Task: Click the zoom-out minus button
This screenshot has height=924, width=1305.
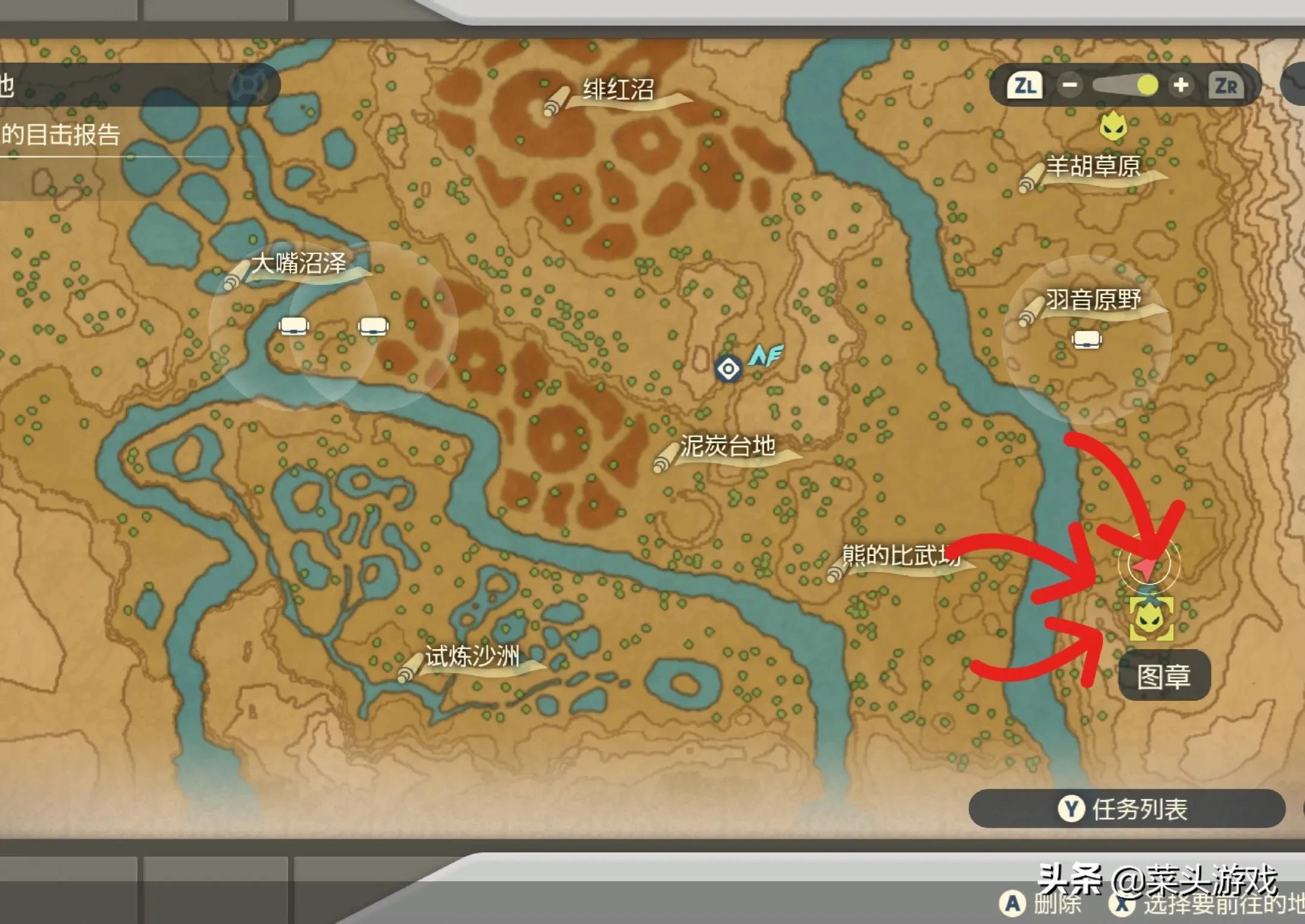Action: tap(1069, 85)
